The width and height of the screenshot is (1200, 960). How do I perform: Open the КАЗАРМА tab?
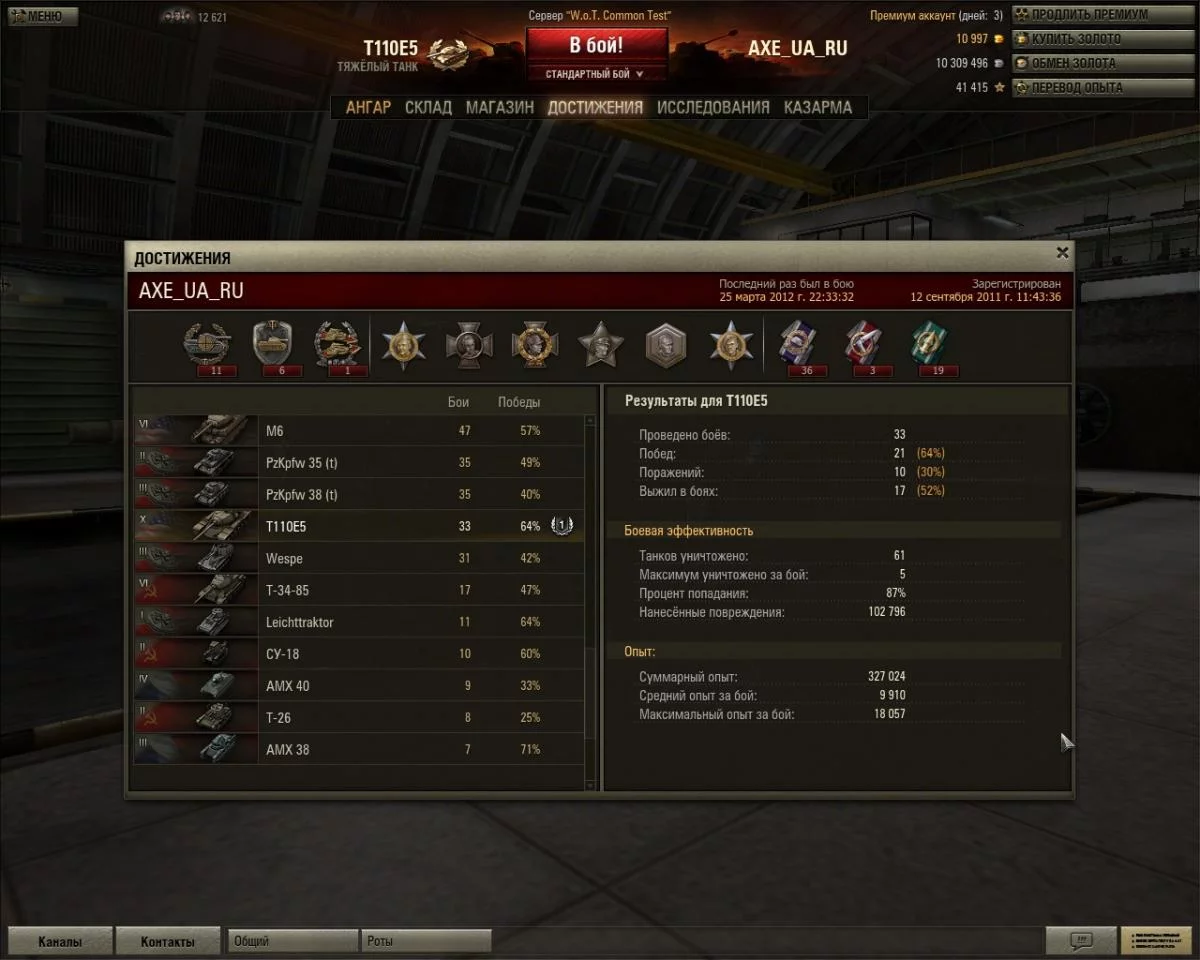(x=818, y=107)
